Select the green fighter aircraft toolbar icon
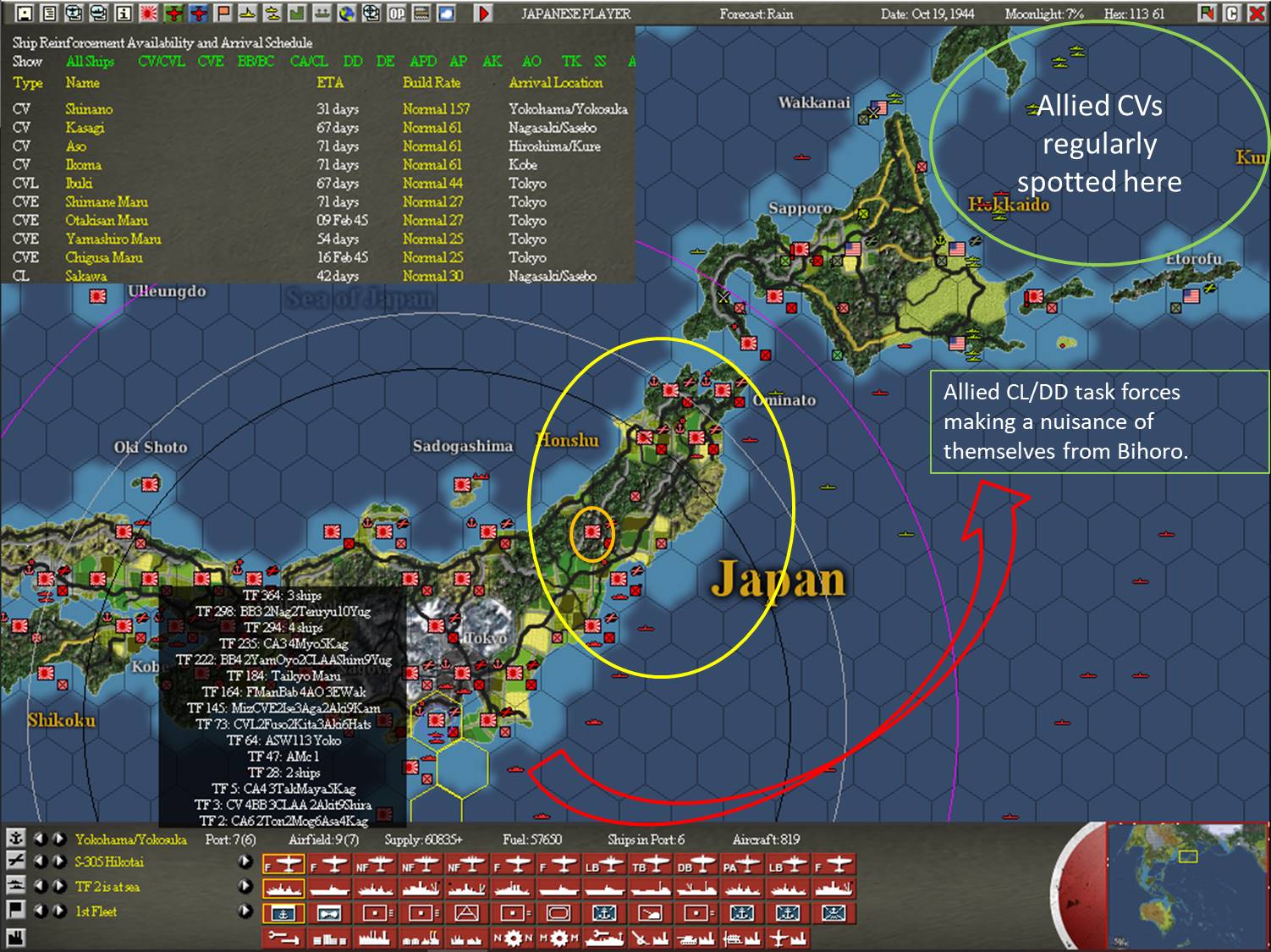The height and width of the screenshot is (952, 1271). pos(173,14)
